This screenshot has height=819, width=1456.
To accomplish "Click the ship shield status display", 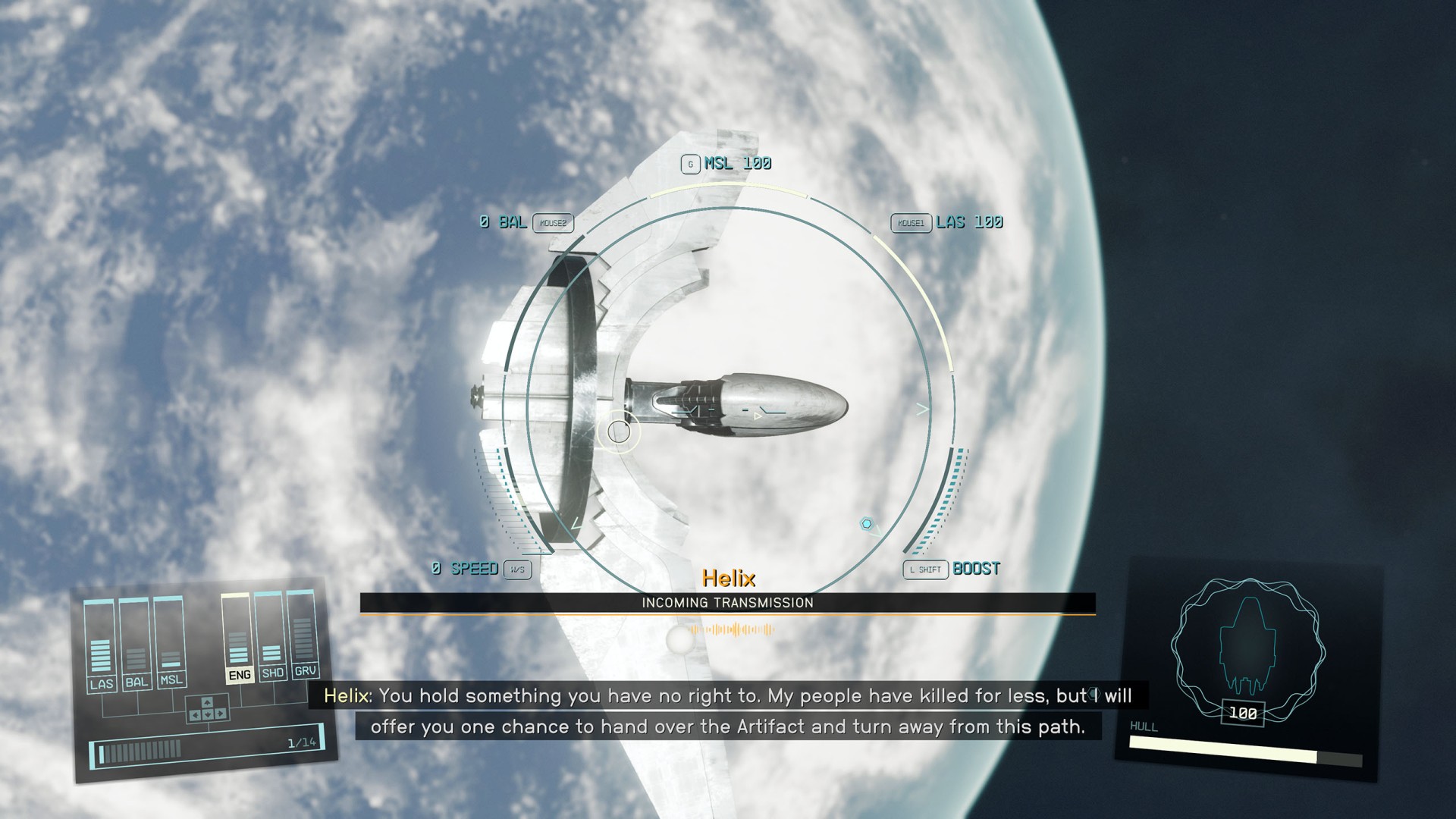I will click(x=1247, y=646).
